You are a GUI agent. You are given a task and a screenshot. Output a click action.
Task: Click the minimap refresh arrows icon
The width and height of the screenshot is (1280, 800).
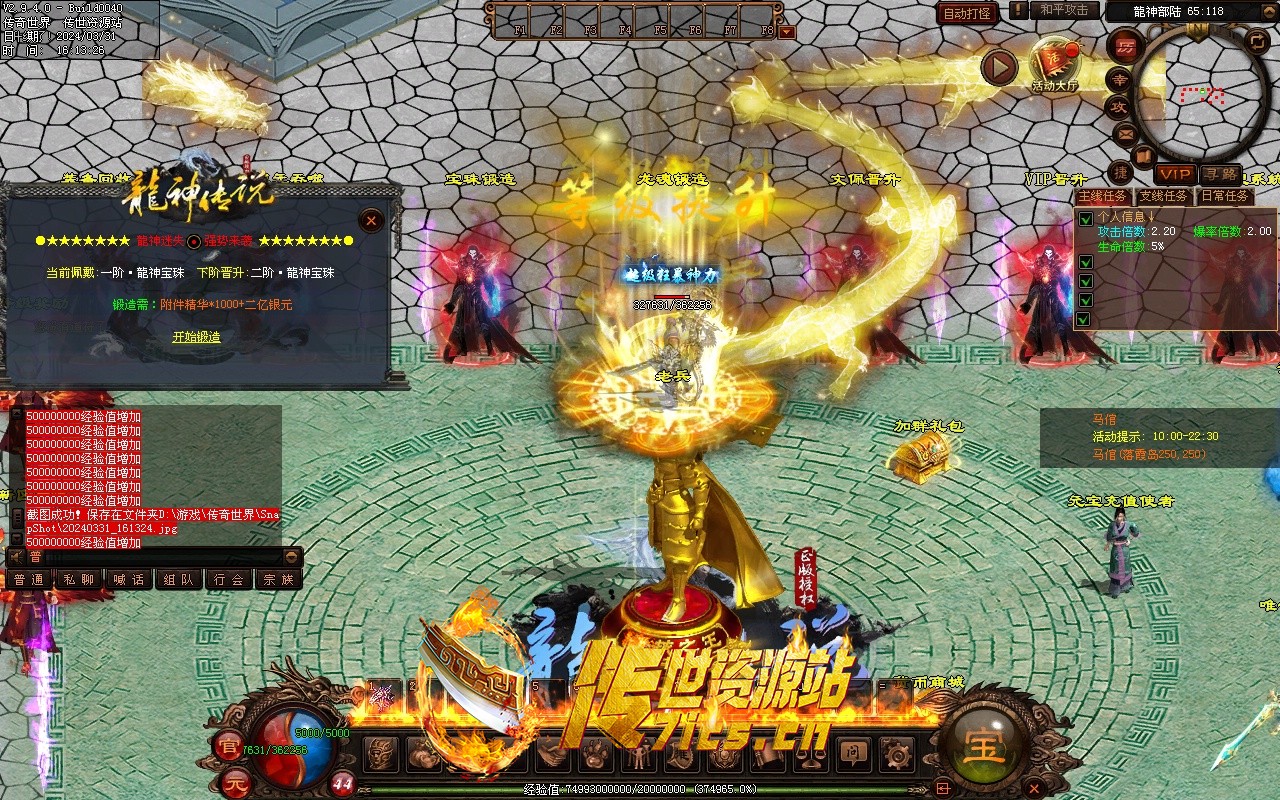(x=1257, y=40)
